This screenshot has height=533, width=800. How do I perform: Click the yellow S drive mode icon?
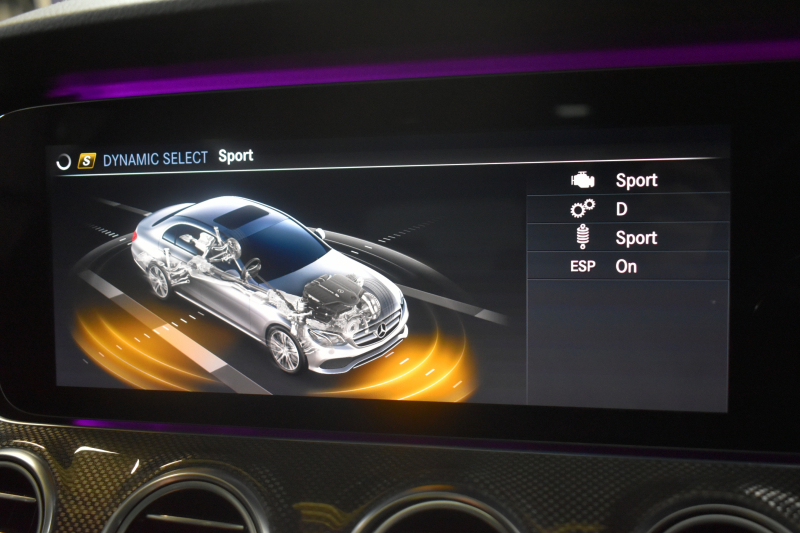click(87, 160)
